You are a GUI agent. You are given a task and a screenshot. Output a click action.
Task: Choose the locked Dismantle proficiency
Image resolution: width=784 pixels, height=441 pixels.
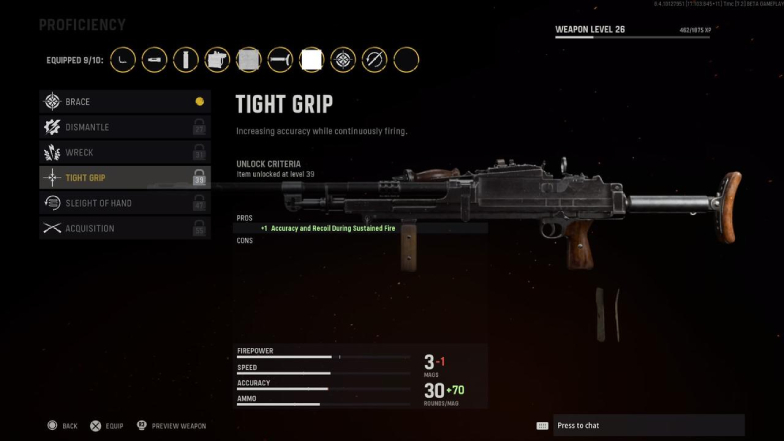[124, 127]
